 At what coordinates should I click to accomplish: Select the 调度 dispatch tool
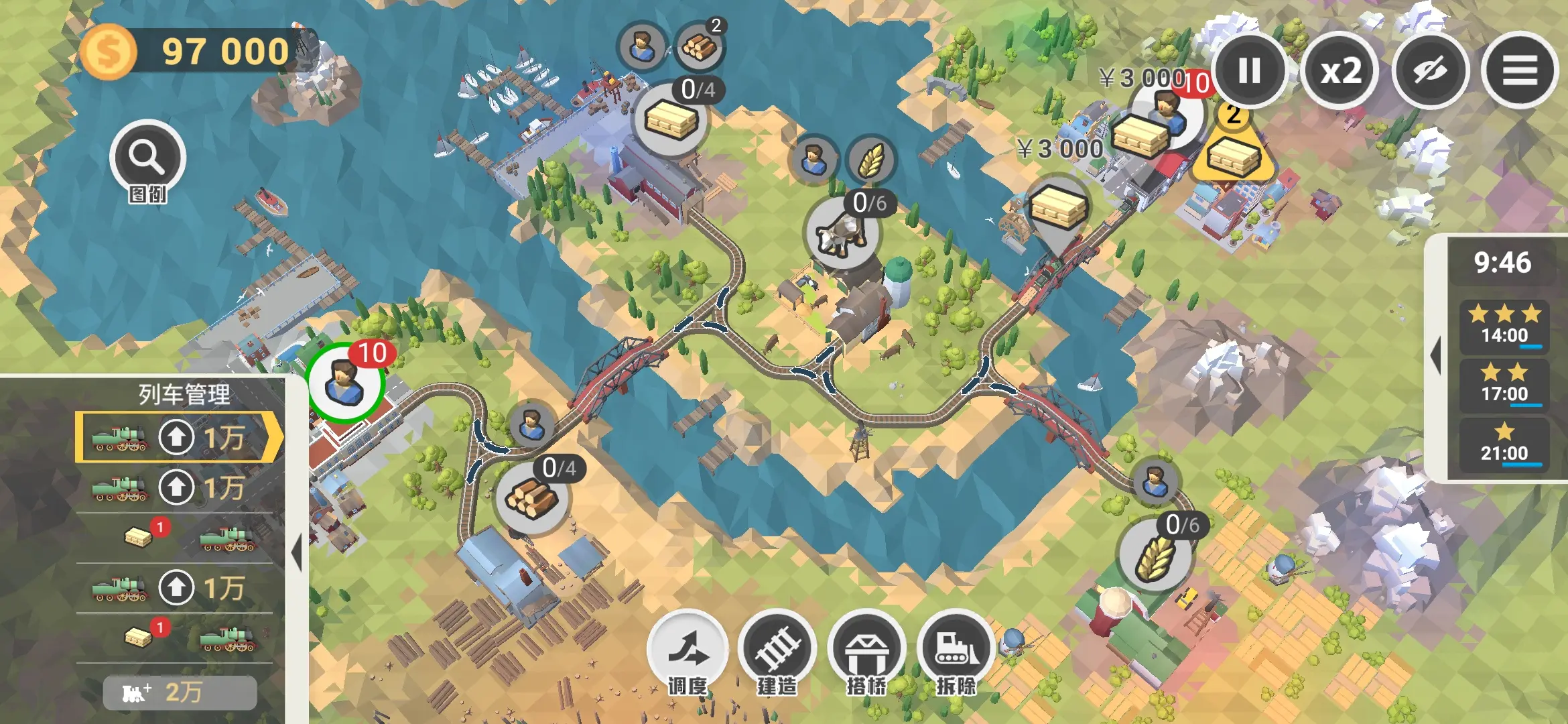[688, 649]
